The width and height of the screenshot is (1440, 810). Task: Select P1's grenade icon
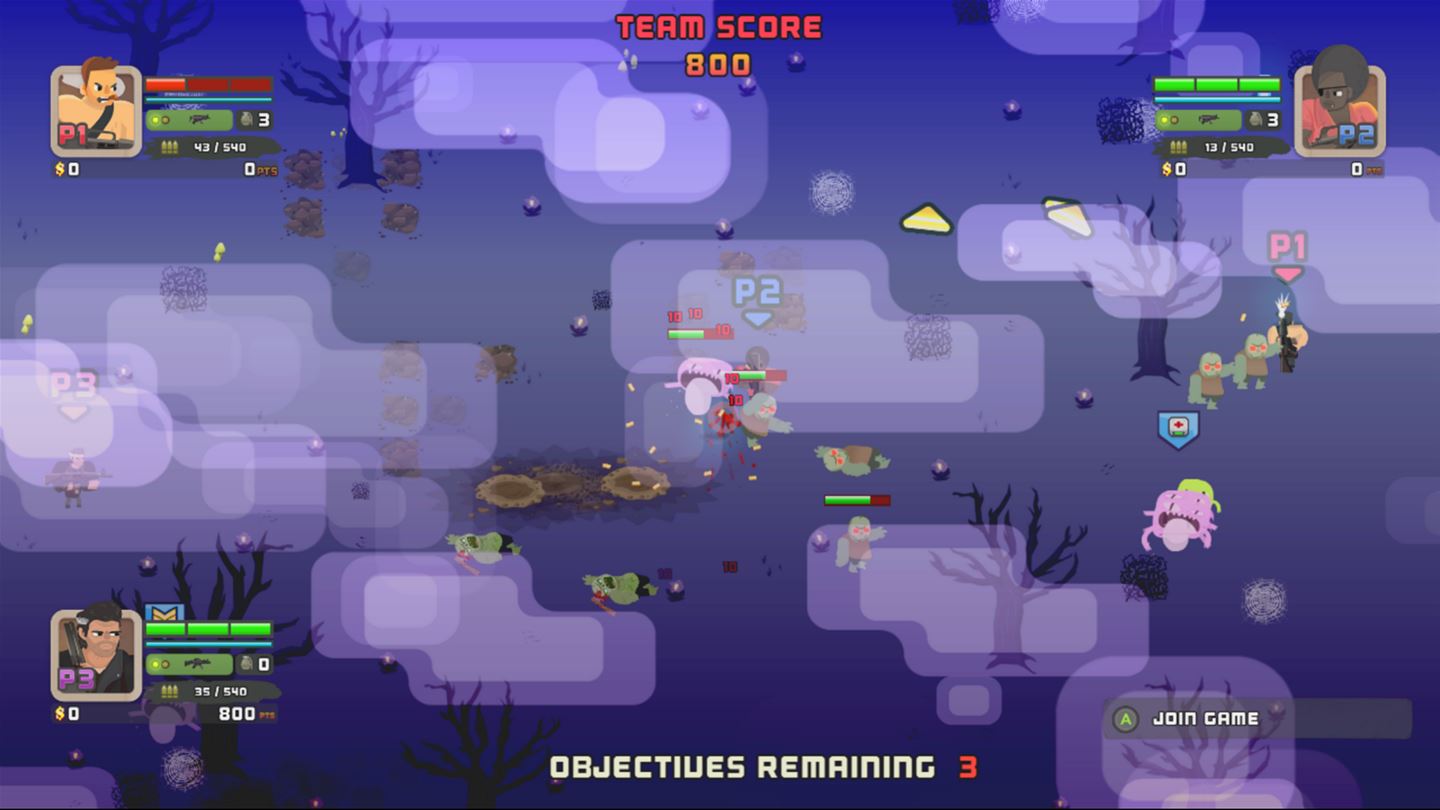click(245, 120)
